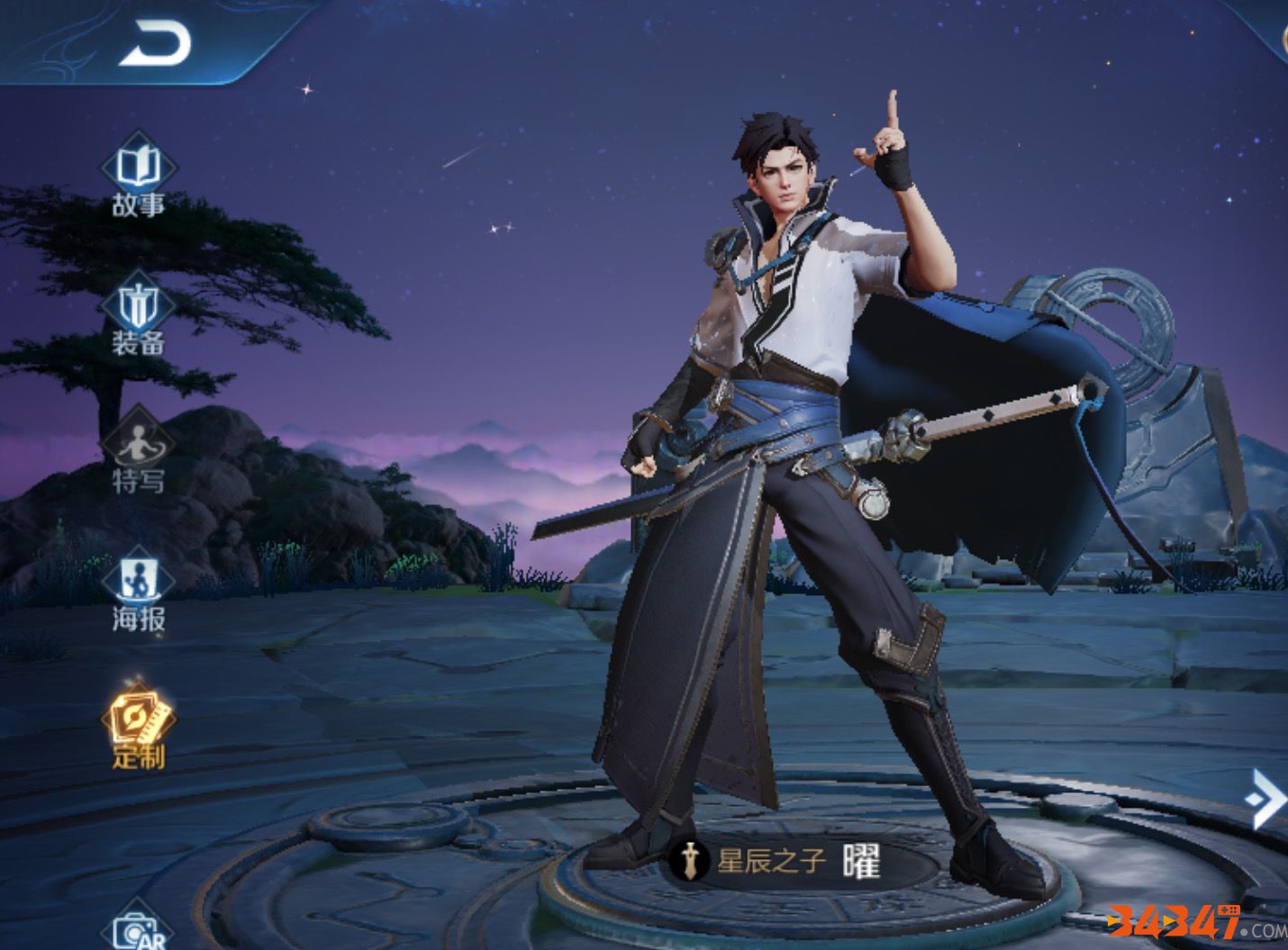Launch the AR camera mode
The image size is (1288, 950).
coord(138,929)
